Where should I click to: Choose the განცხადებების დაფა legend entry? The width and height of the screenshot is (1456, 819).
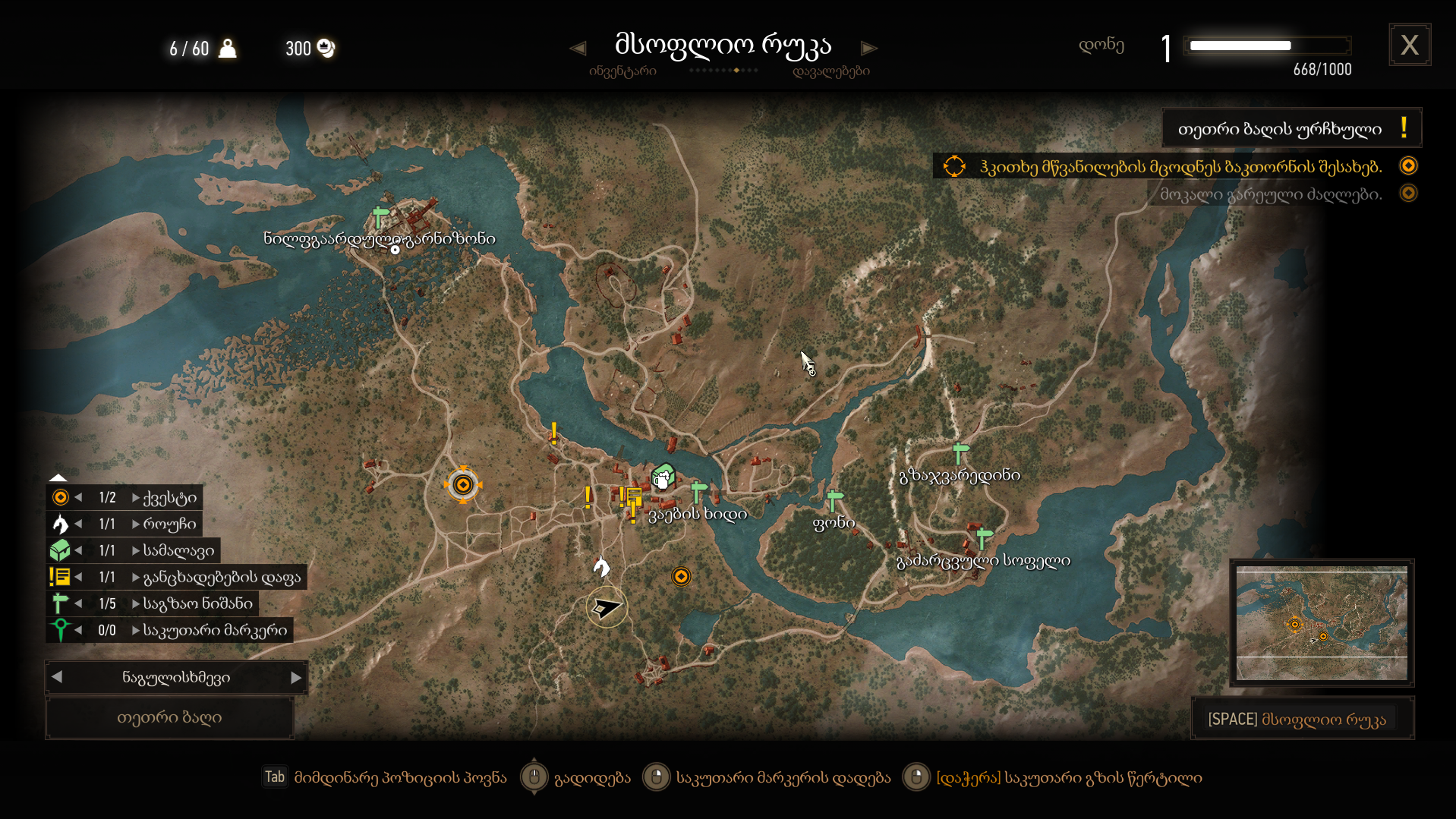(x=222, y=578)
